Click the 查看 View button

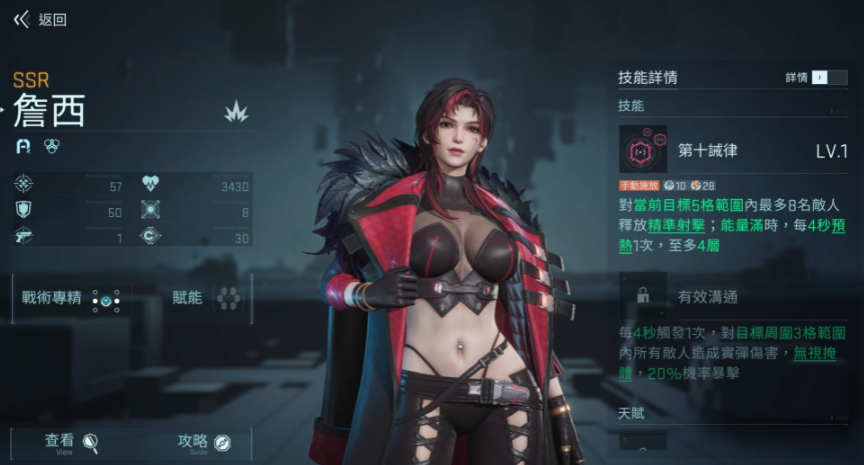coord(70,442)
